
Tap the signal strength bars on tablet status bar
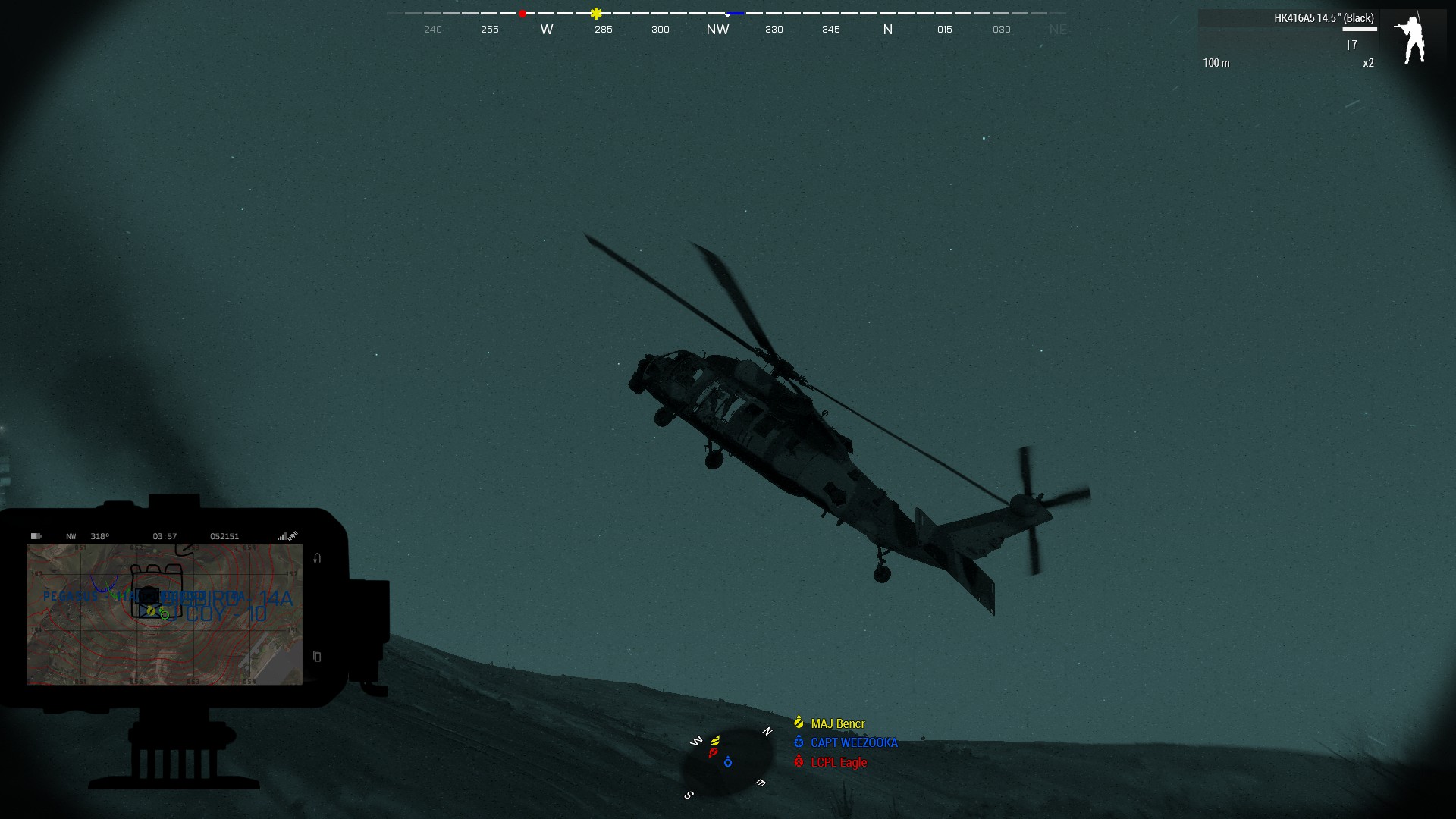point(281,536)
